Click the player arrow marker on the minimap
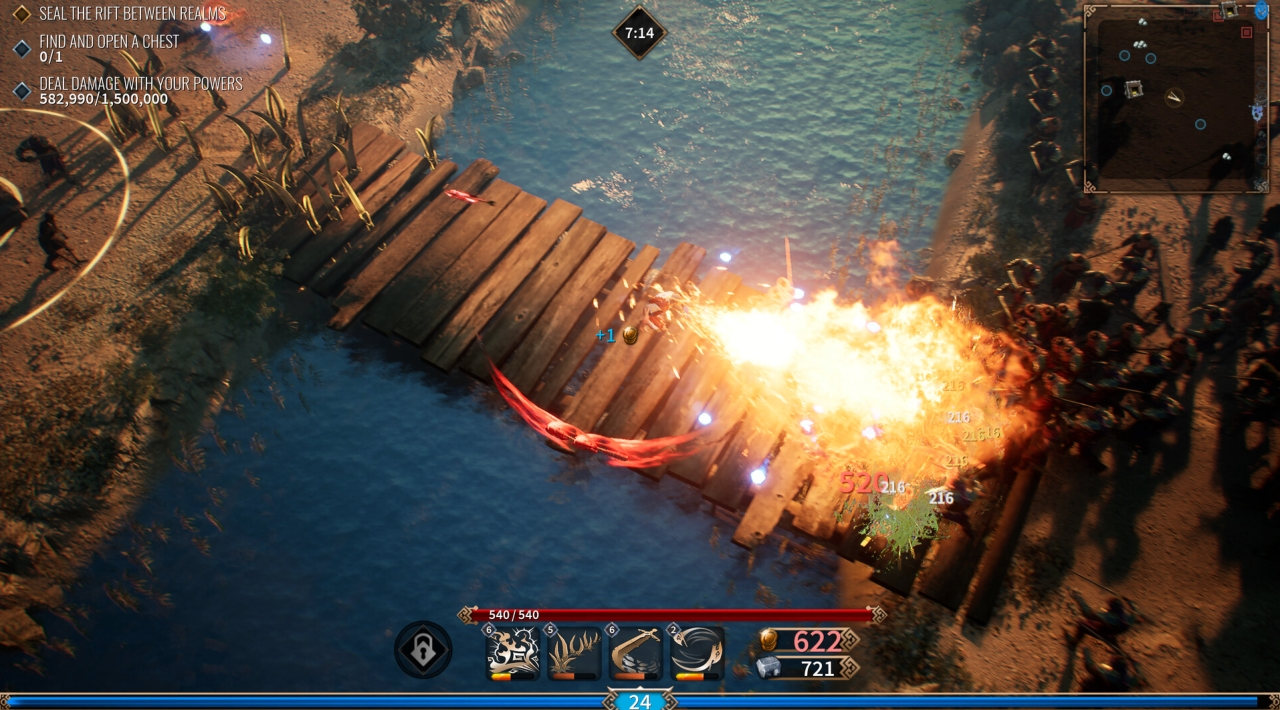Viewport: 1280px width, 710px height. click(1175, 96)
